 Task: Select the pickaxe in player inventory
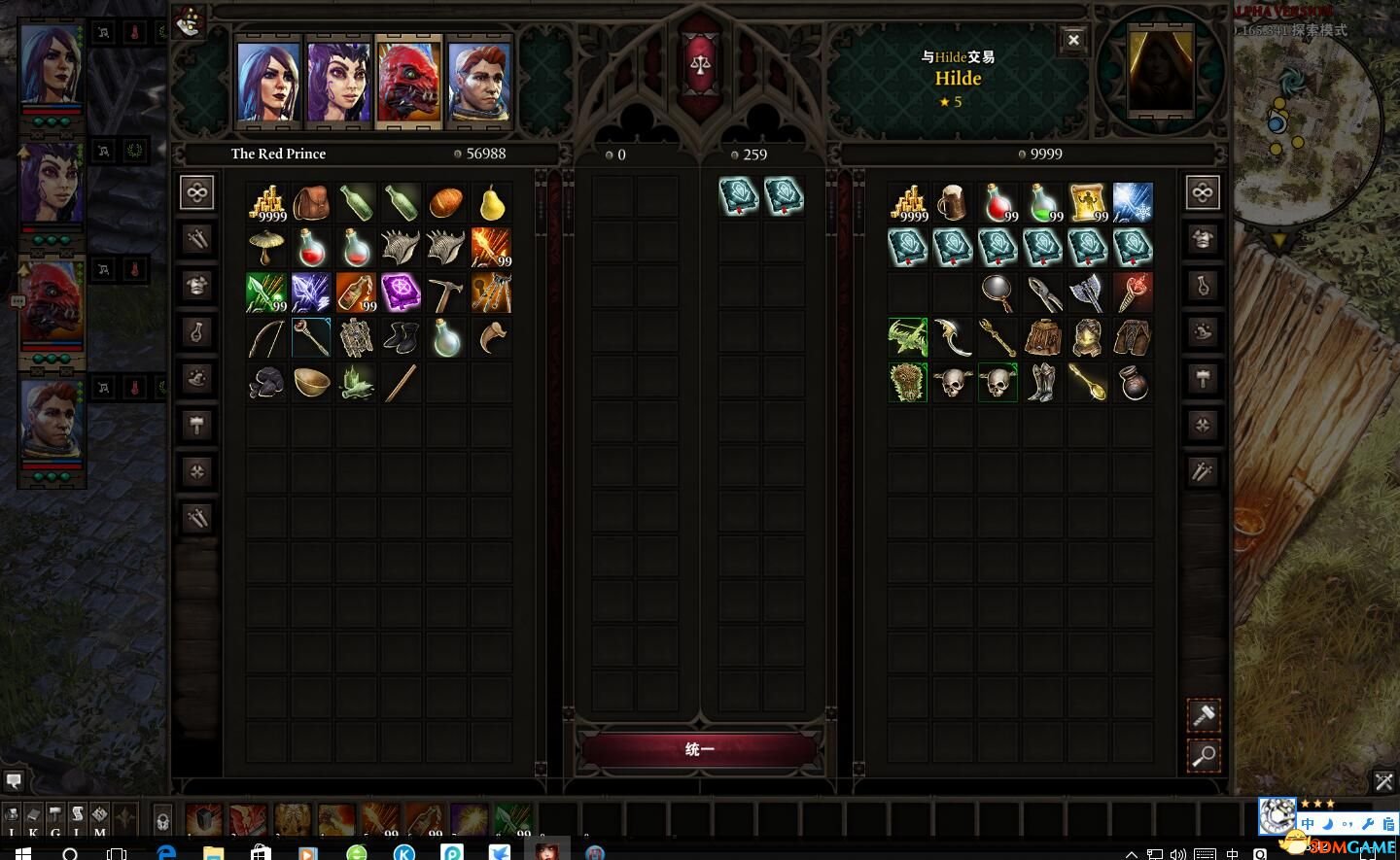point(446,292)
